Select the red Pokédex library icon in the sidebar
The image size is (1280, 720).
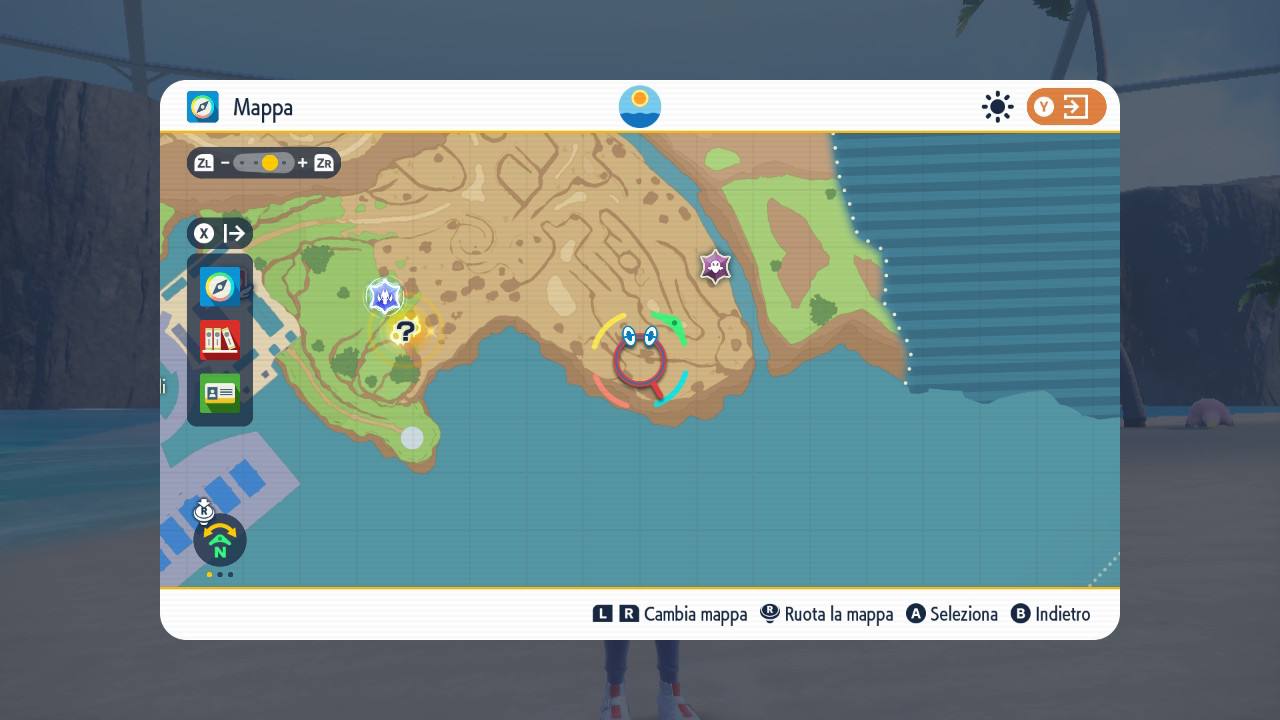pyautogui.click(x=219, y=340)
